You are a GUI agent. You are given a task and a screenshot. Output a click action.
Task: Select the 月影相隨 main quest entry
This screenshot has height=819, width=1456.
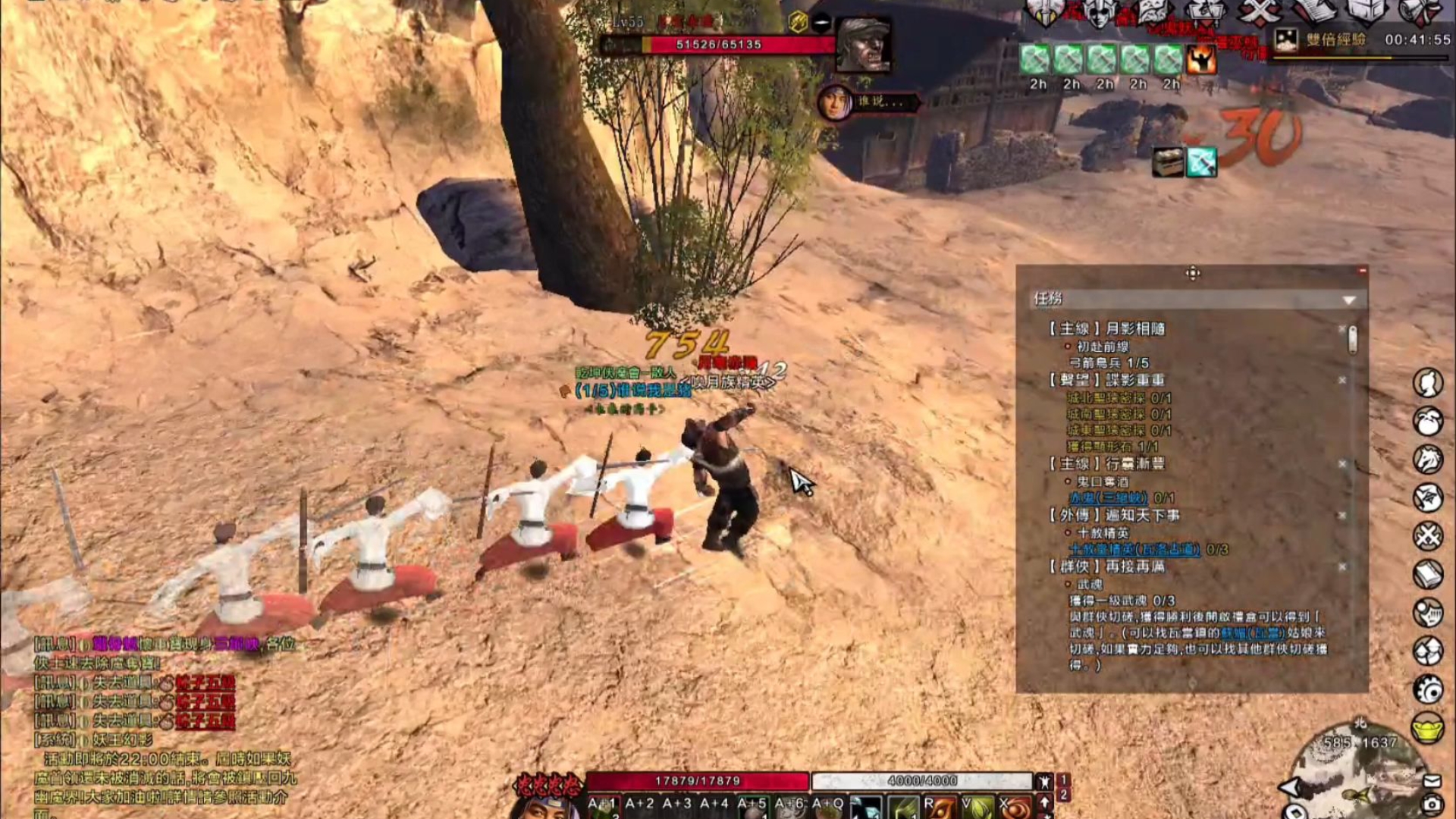click(1134, 328)
